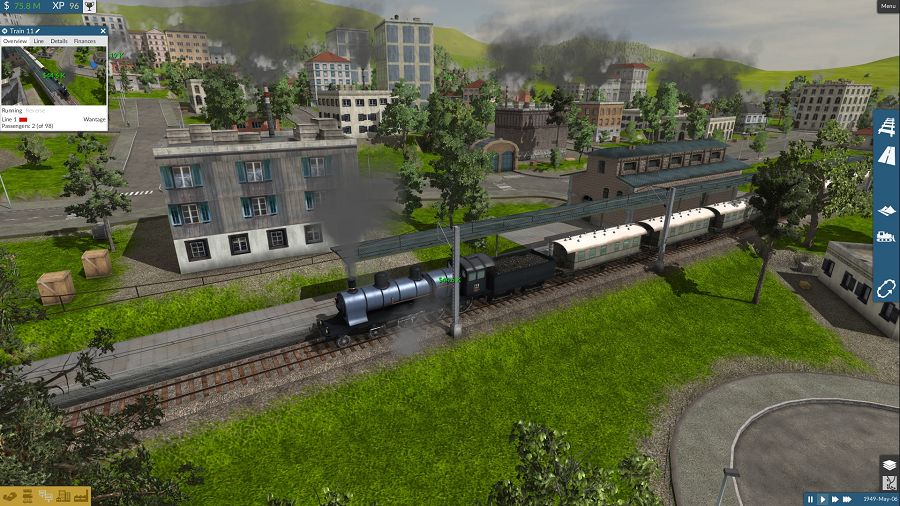Select the terrain modification tool
Image resolution: width=900 pixels, height=506 pixels.
(x=886, y=210)
